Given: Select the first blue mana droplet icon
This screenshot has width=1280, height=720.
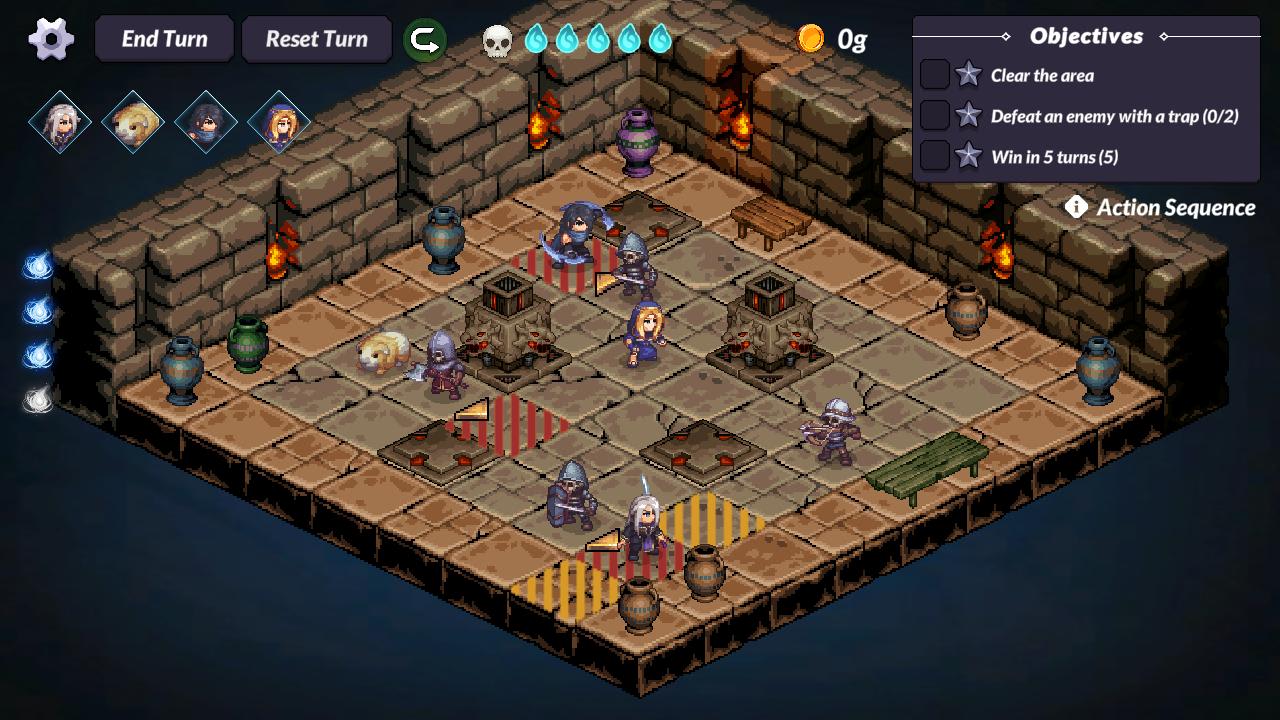Looking at the screenshot, I should tap(536, 39).
